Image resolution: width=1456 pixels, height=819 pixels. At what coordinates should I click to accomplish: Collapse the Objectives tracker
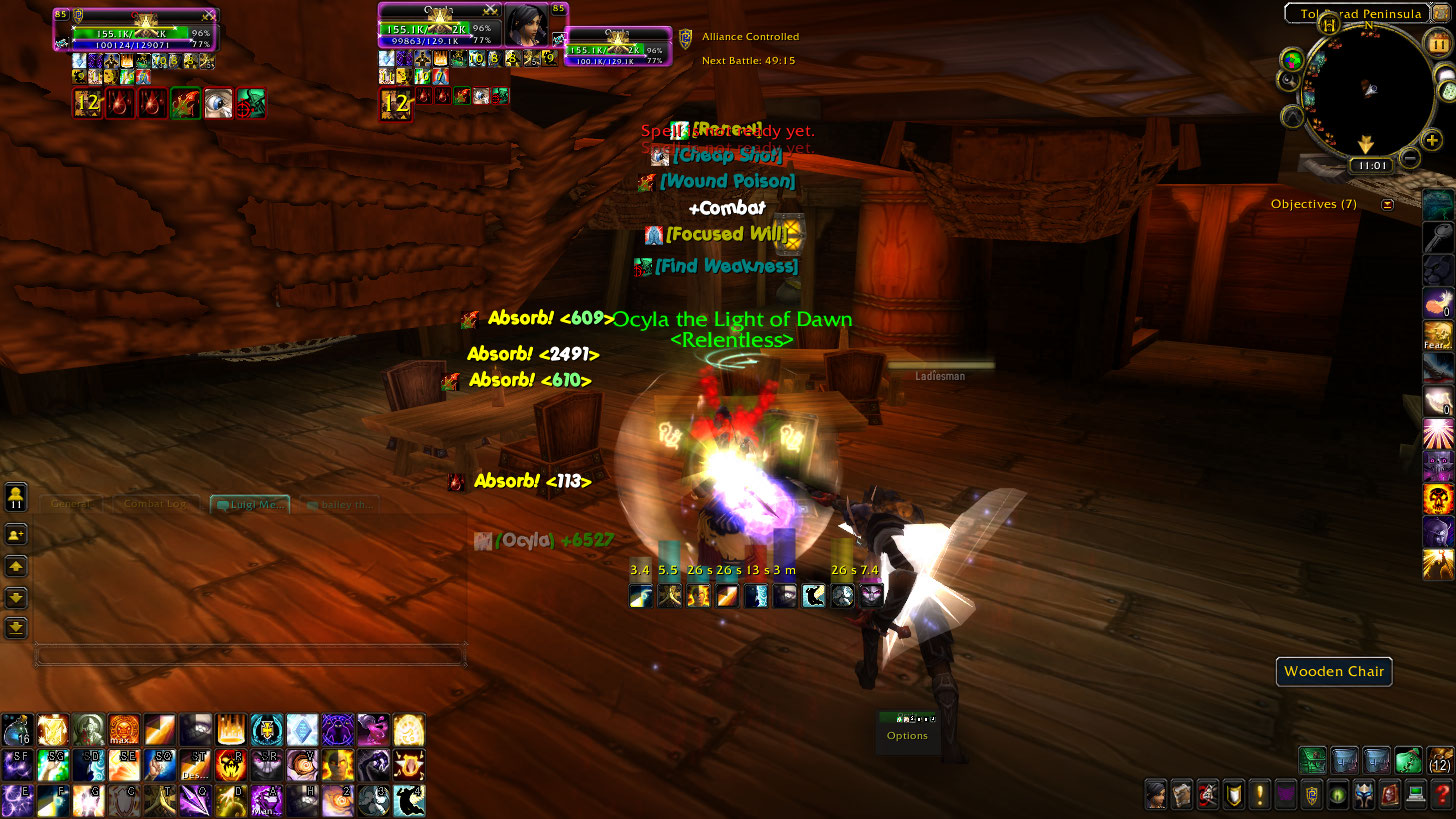click(1387, 204)
